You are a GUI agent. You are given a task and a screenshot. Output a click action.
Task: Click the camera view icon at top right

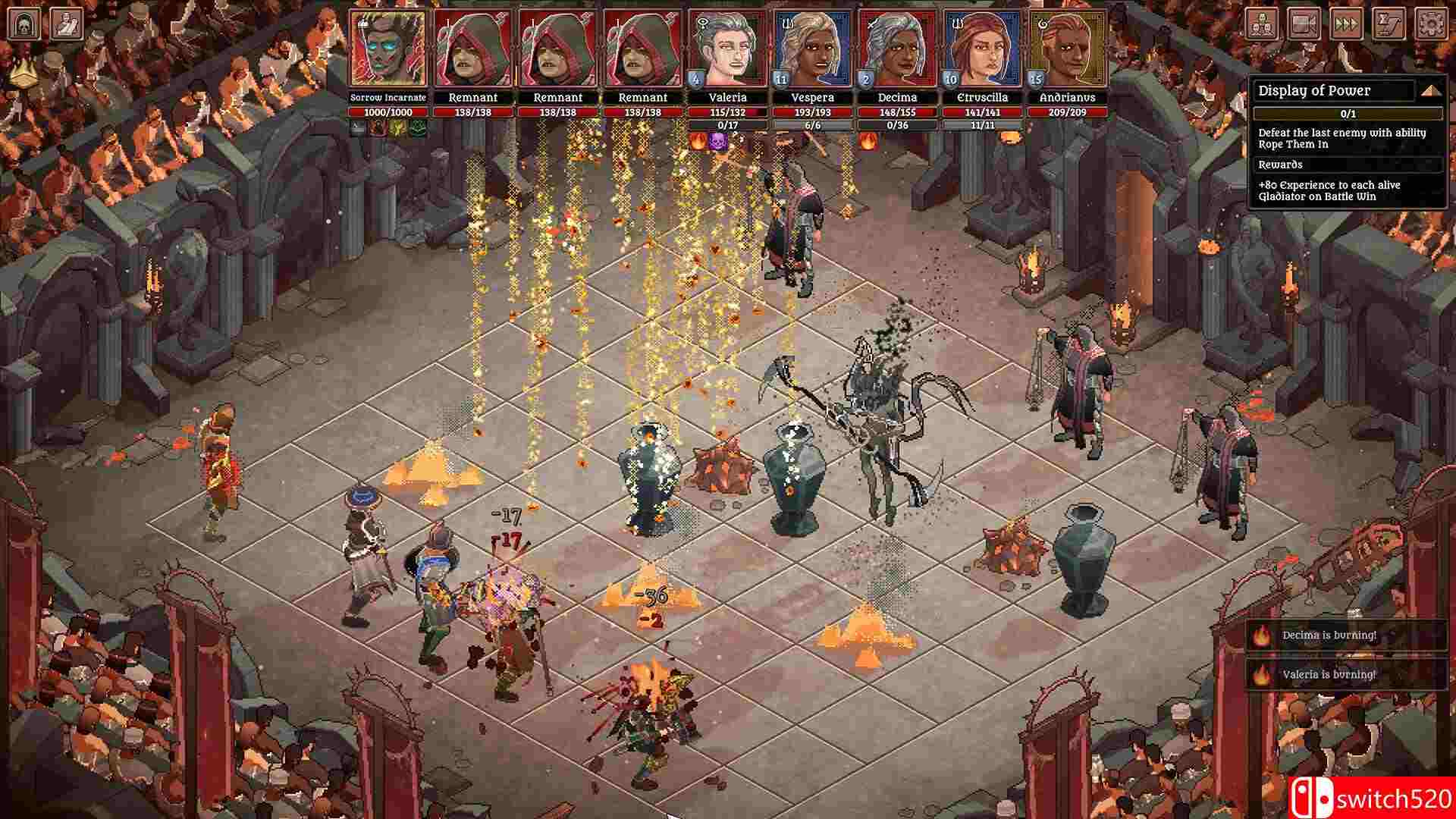(1304, 24)
